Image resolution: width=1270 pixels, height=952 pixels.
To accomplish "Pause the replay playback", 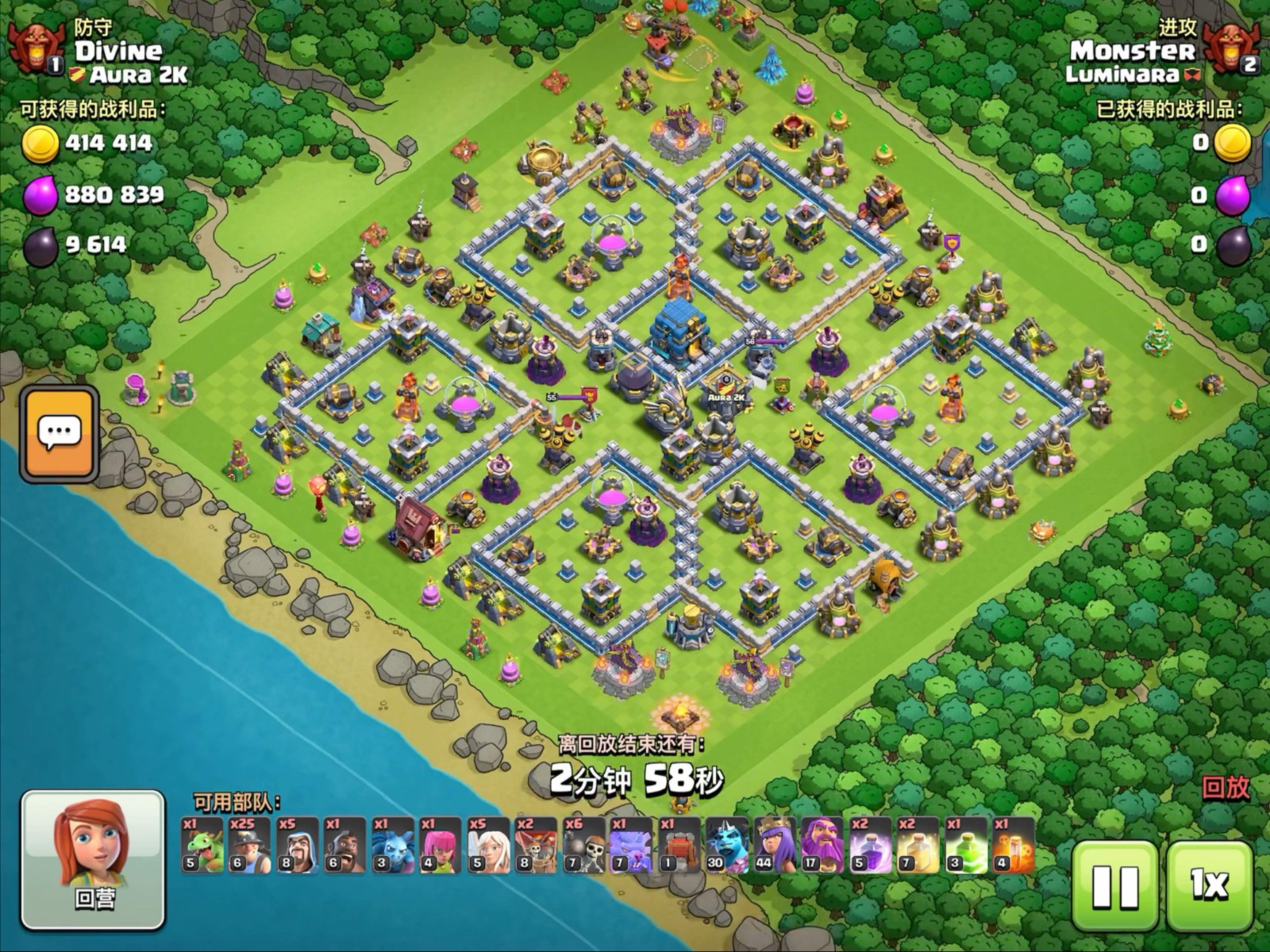I will pos(1114,885).
